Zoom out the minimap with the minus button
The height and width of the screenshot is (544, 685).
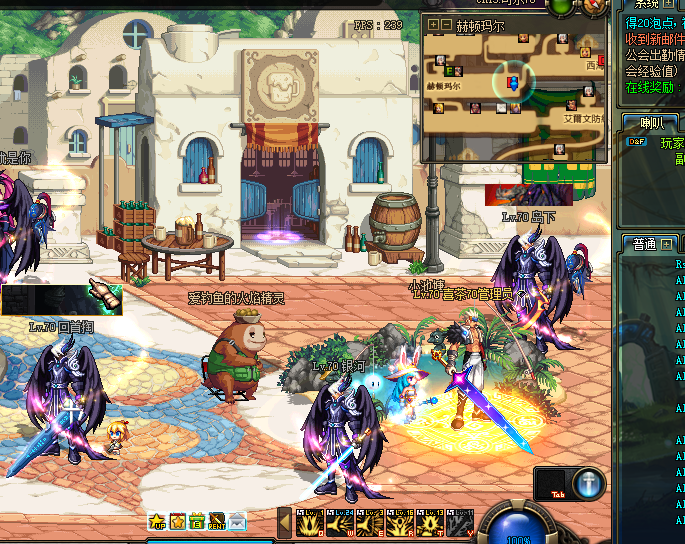(446, 24)
